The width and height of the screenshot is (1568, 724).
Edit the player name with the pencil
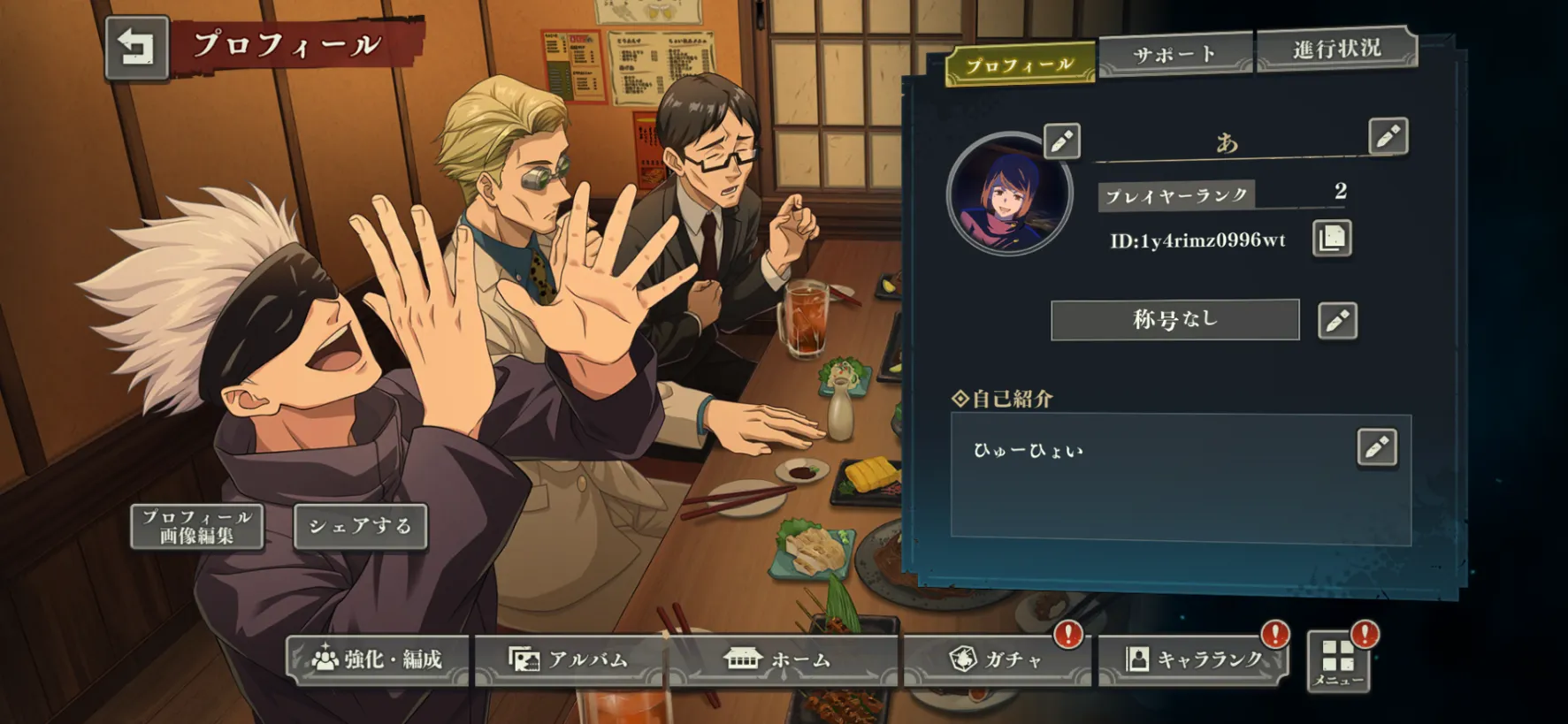1387,136
